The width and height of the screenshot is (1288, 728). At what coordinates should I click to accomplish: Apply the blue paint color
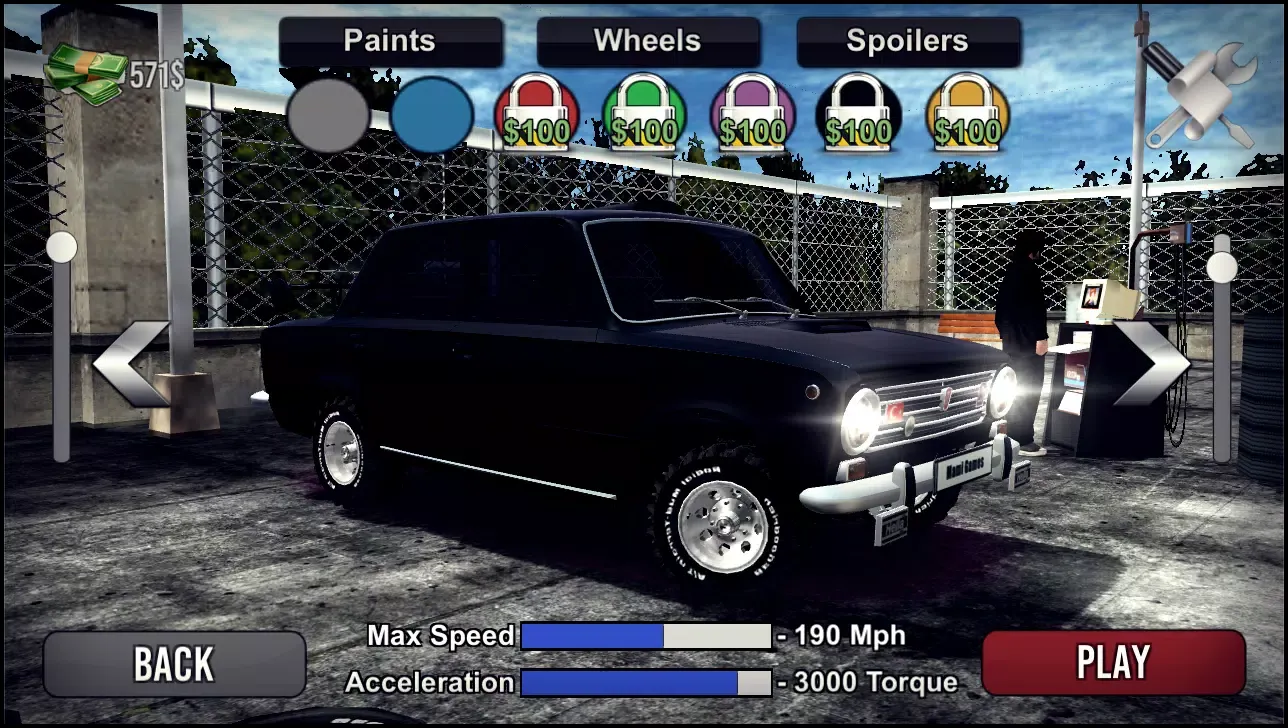[x=432, y=115]
